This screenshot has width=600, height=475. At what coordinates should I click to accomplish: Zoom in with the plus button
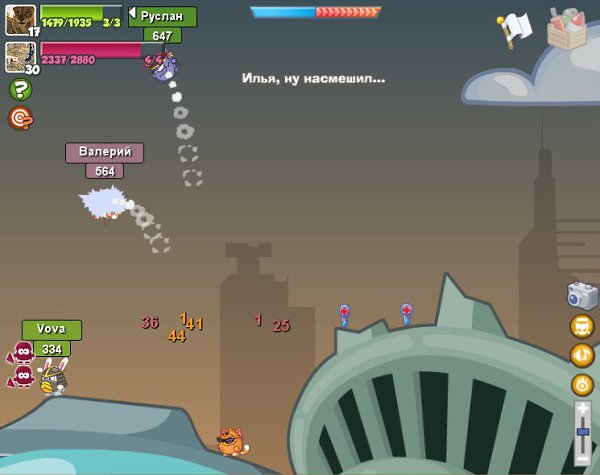[x=583, y=408]
